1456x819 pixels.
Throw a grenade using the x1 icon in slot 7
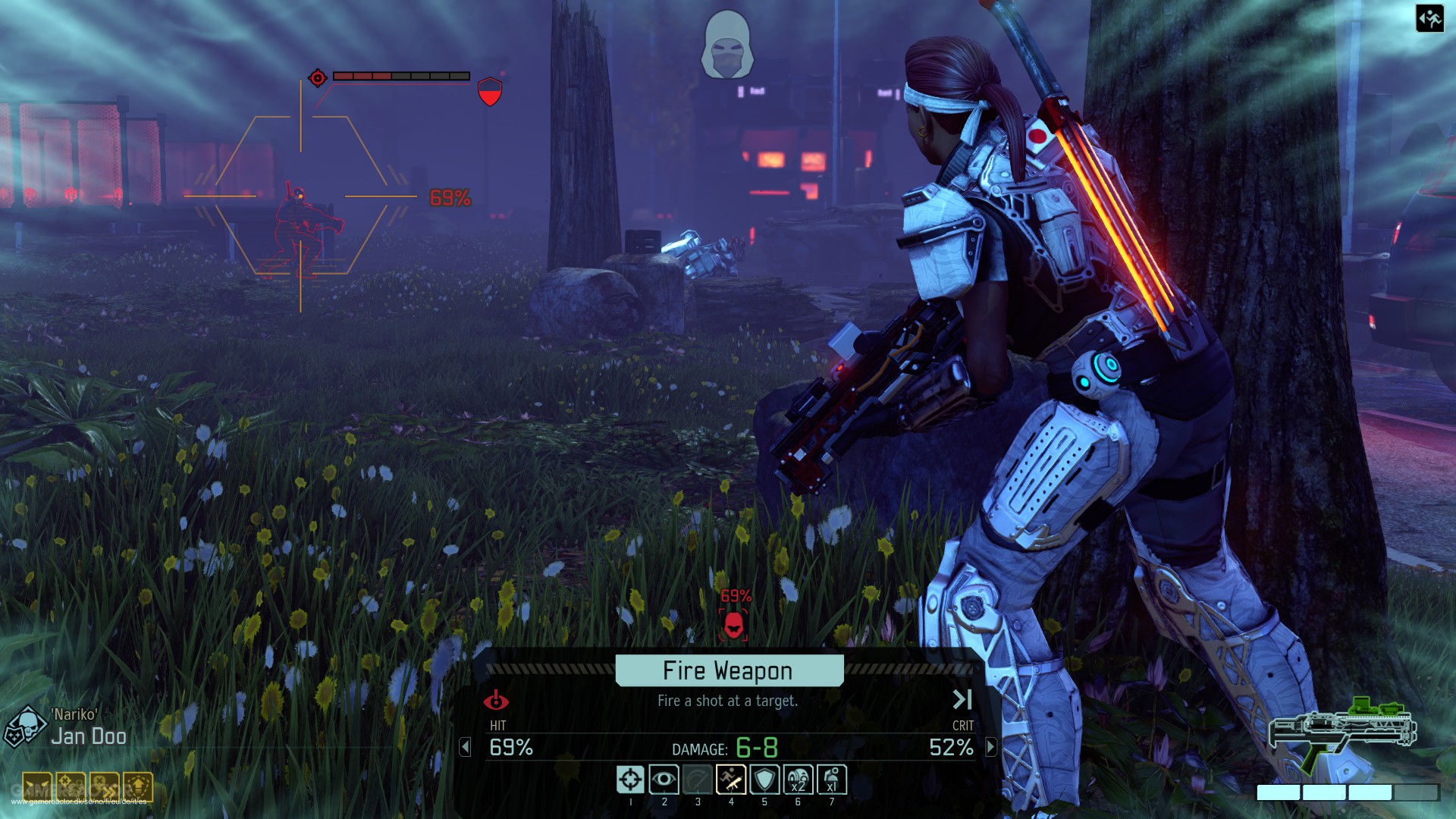pyautogui.click(x=832, y=777)
